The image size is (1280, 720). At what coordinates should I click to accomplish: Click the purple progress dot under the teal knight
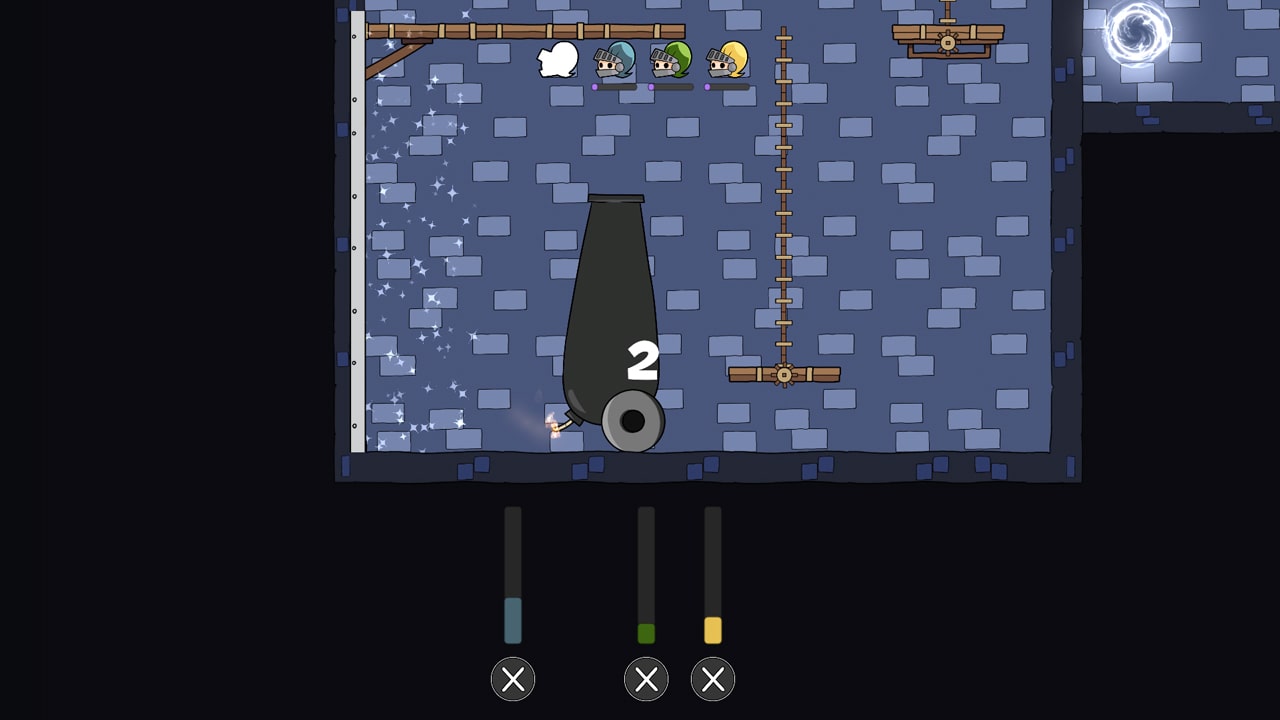pyautogui.click(x=597, y=87)
